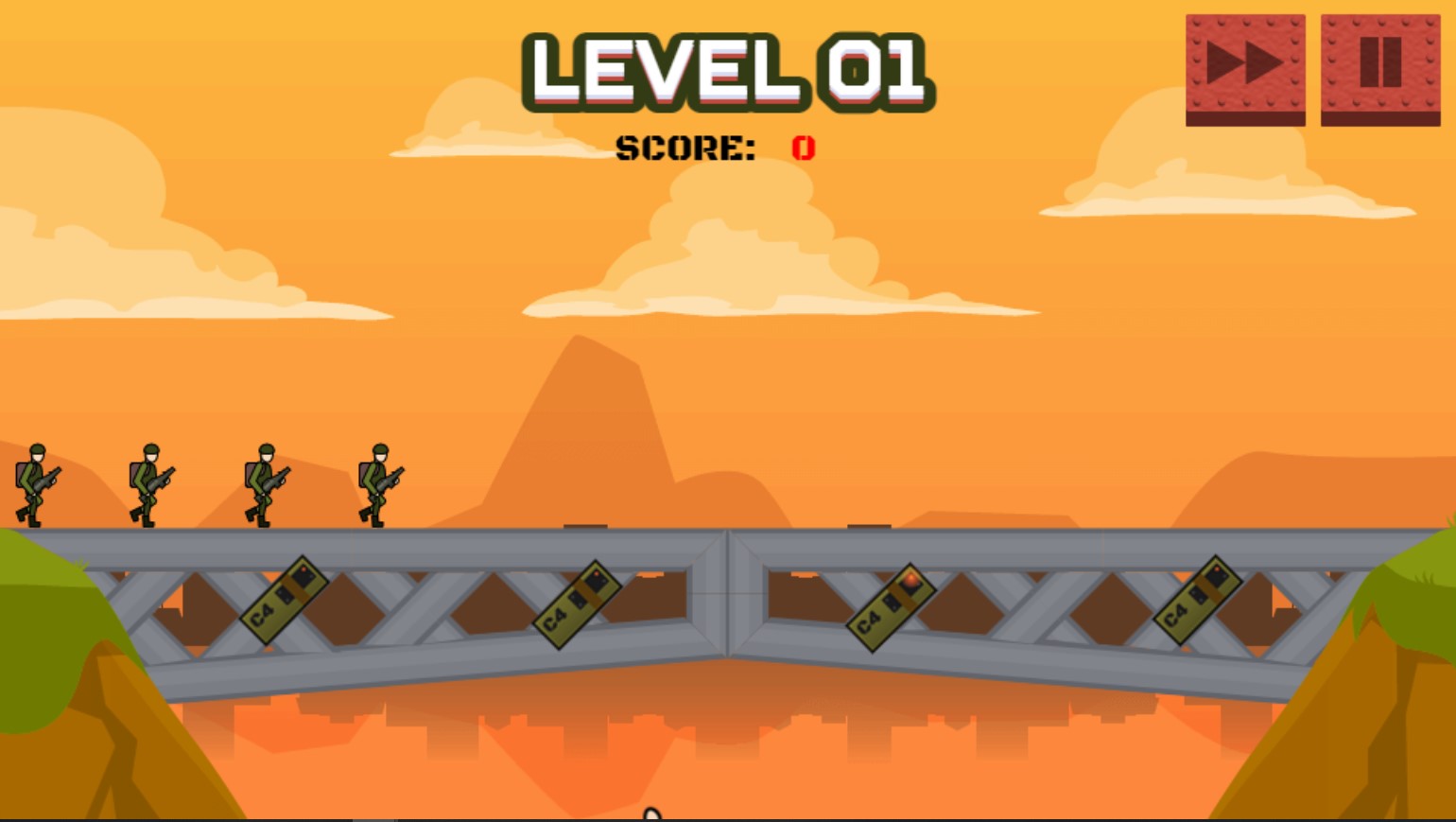Click the joint between the two bridge spans
The image size is (1456, 822).
tap(728, 591)
